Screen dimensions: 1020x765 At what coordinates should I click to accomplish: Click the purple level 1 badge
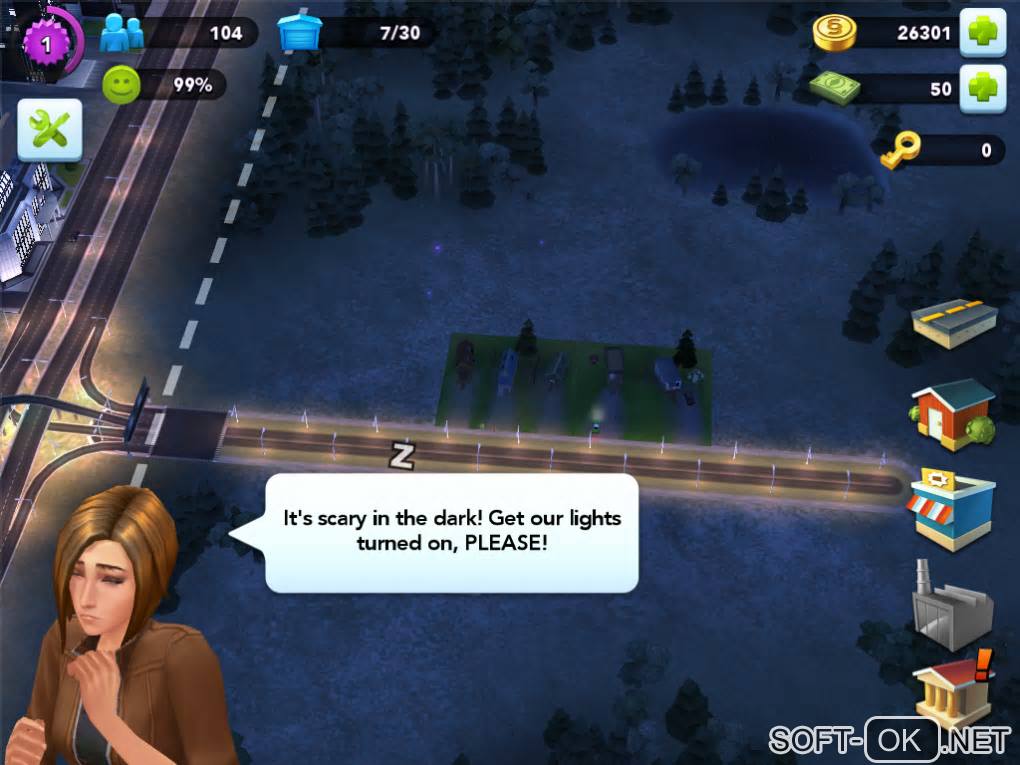pos(46,43)
